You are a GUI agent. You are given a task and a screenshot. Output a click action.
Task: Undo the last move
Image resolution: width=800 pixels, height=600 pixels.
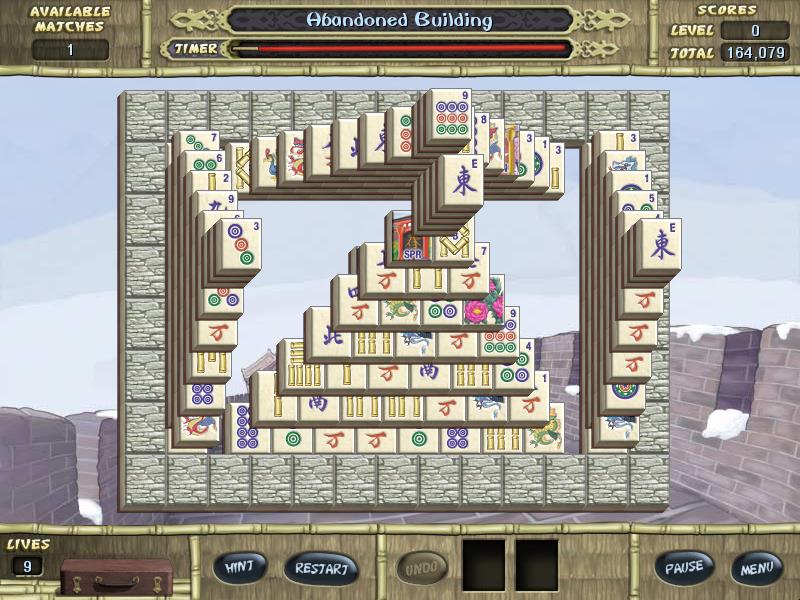pos(423,568)
